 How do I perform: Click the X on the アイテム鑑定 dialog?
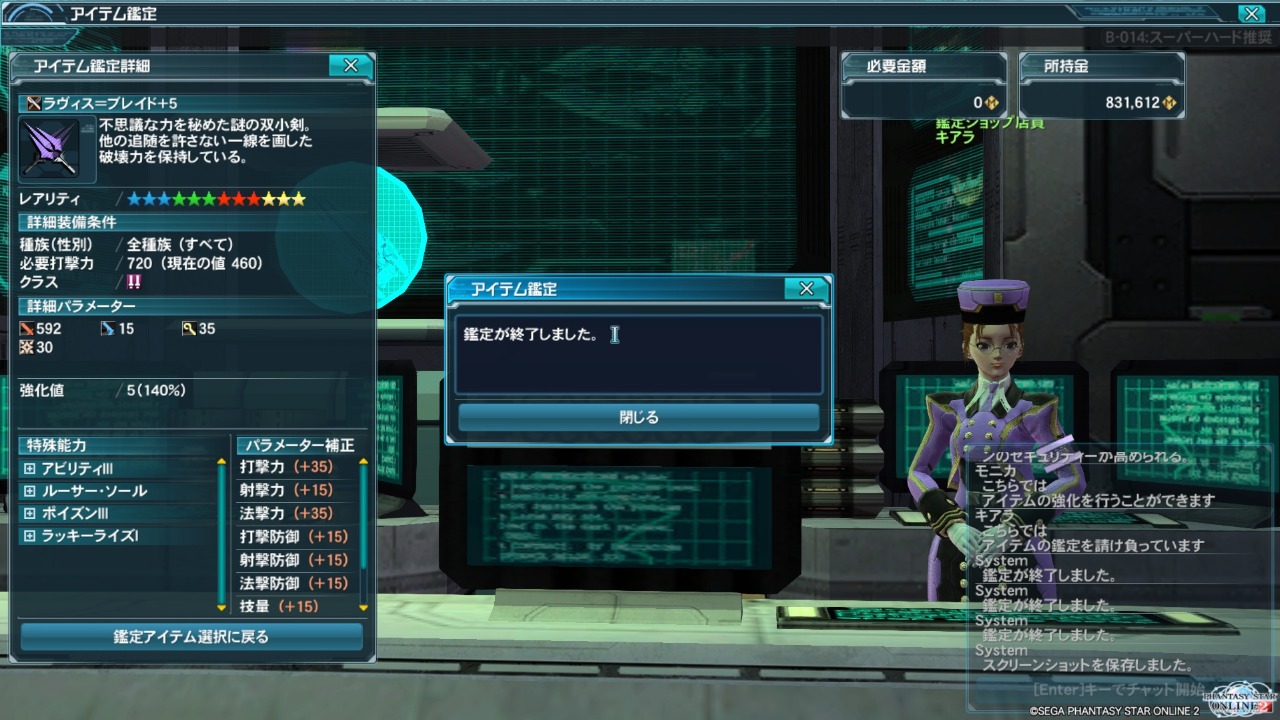pyautogui.click(x=806, y=289)
